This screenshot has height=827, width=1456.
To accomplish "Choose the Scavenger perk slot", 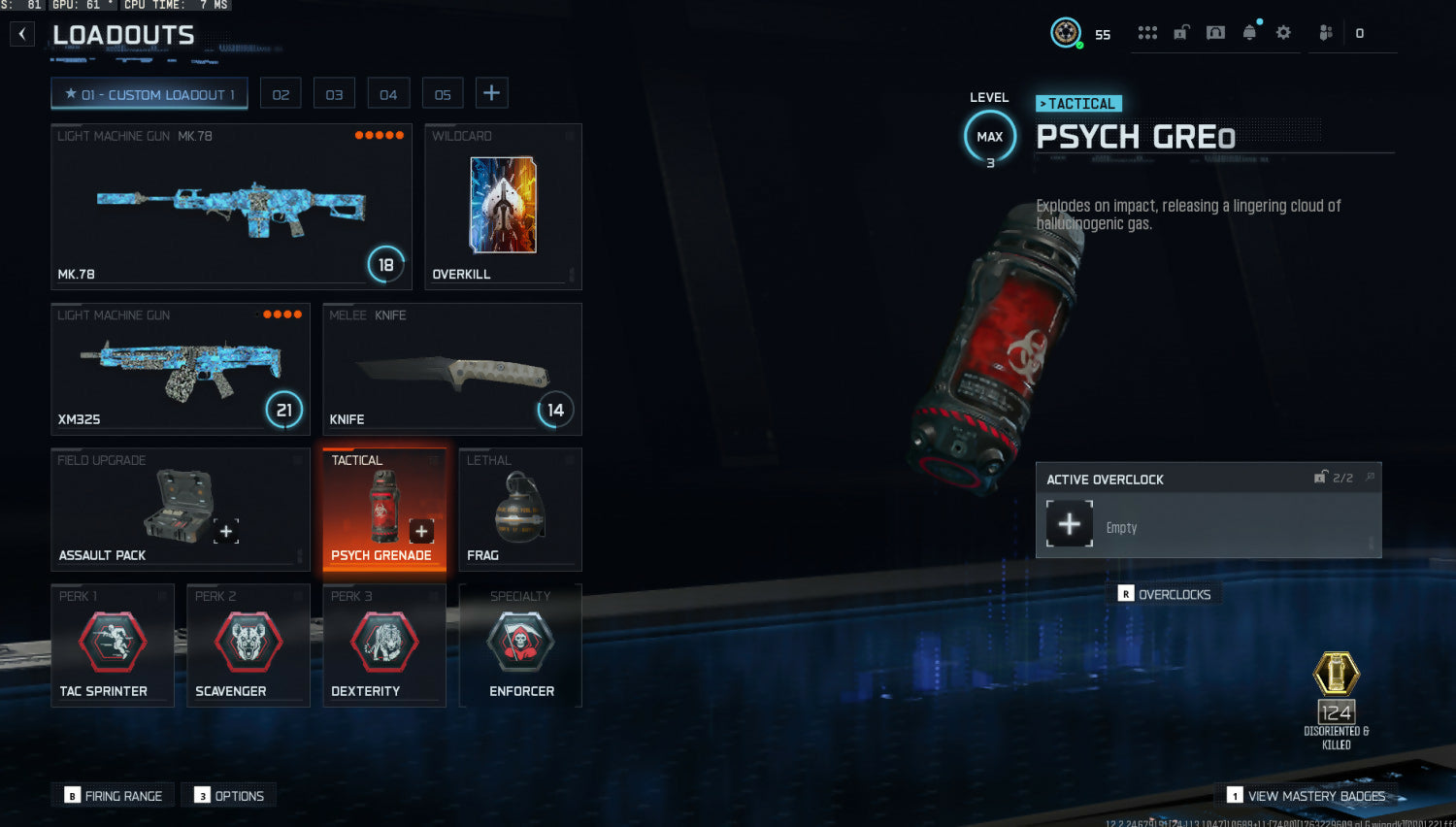I will point(248,645).
